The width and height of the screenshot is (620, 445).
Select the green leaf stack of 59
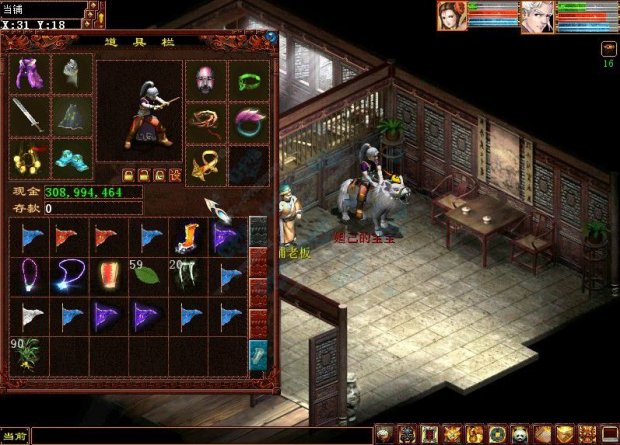(147, 277)
